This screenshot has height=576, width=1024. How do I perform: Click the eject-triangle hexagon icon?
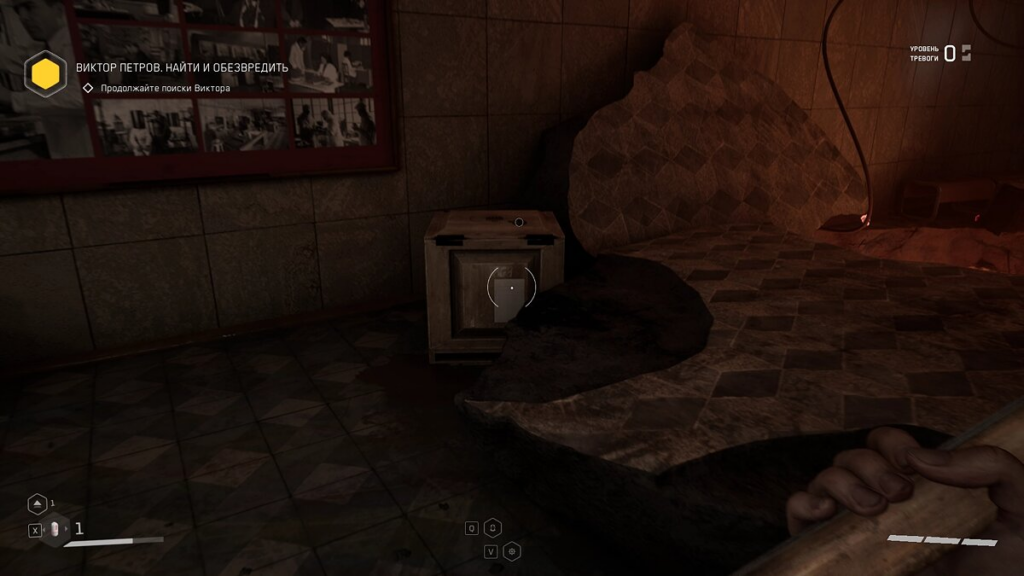[37, 503]
